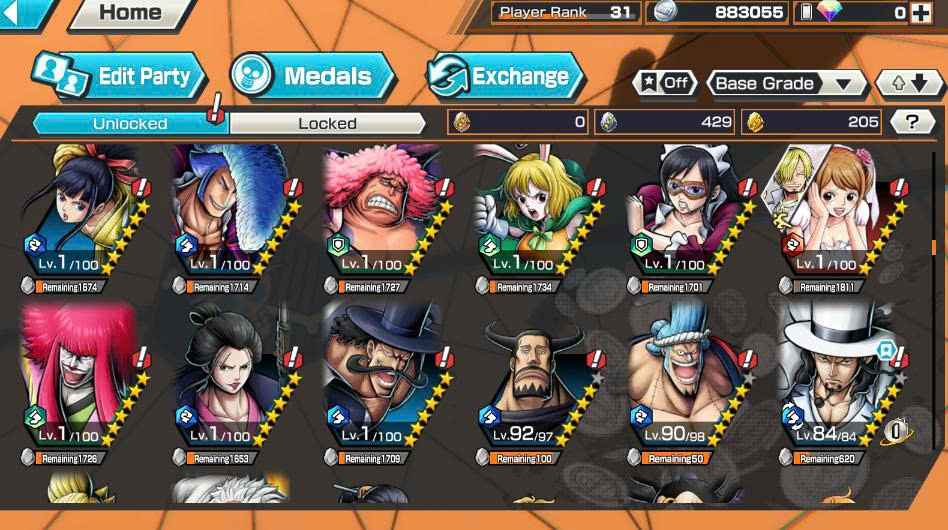Open the Edit Party menu
948x530 pixels.
click(x=120, y=76)
